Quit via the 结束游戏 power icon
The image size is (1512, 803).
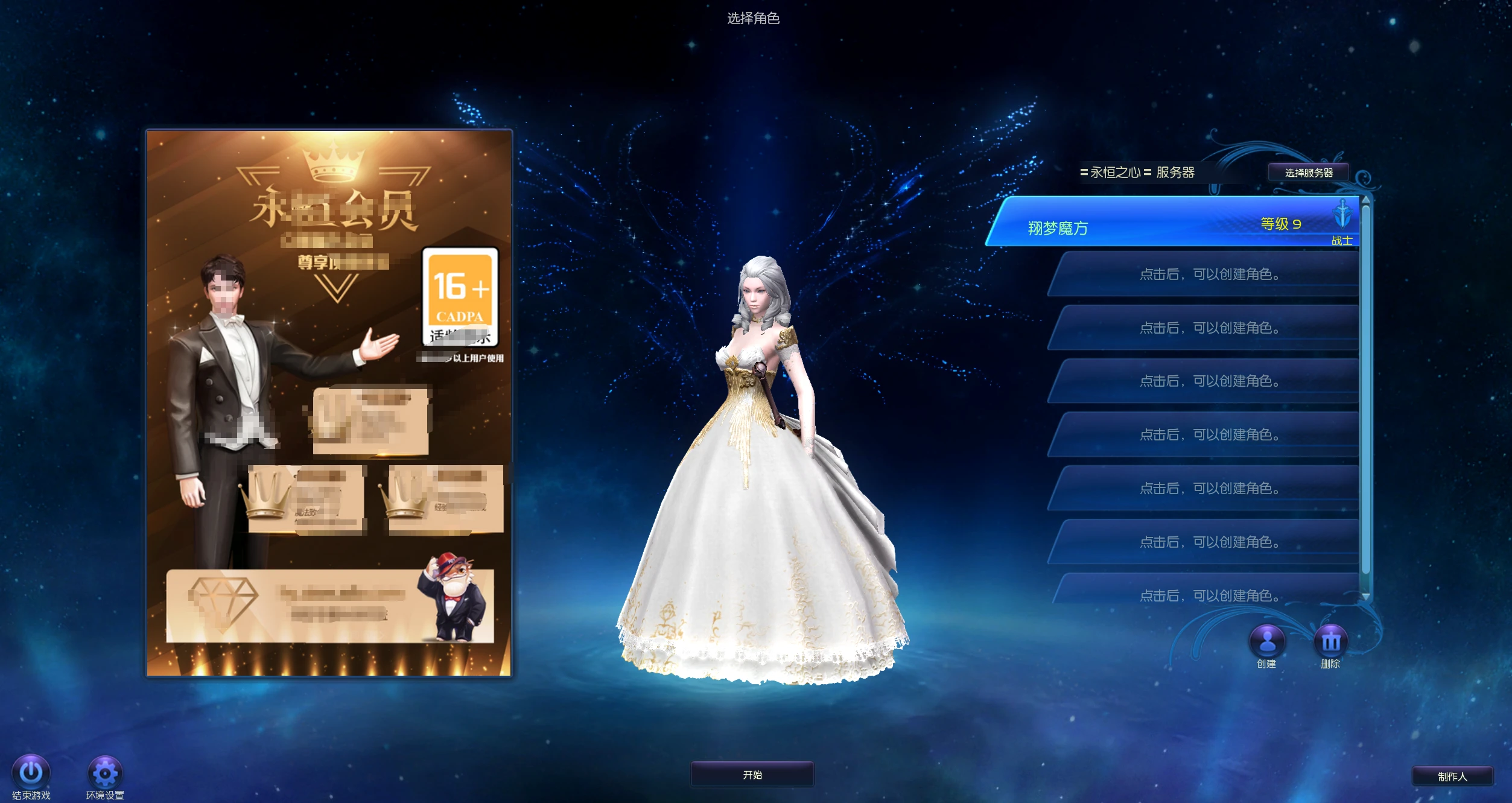[x=31, y=772]
